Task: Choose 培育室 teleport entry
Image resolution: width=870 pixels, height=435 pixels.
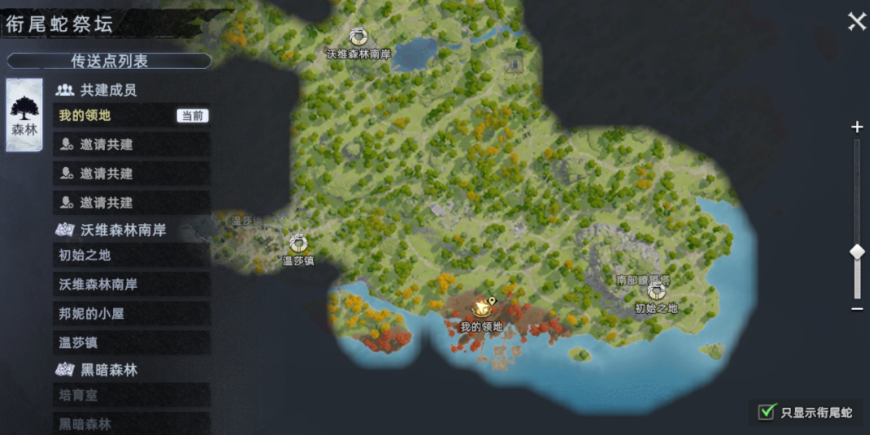Action: coord(132,396)
